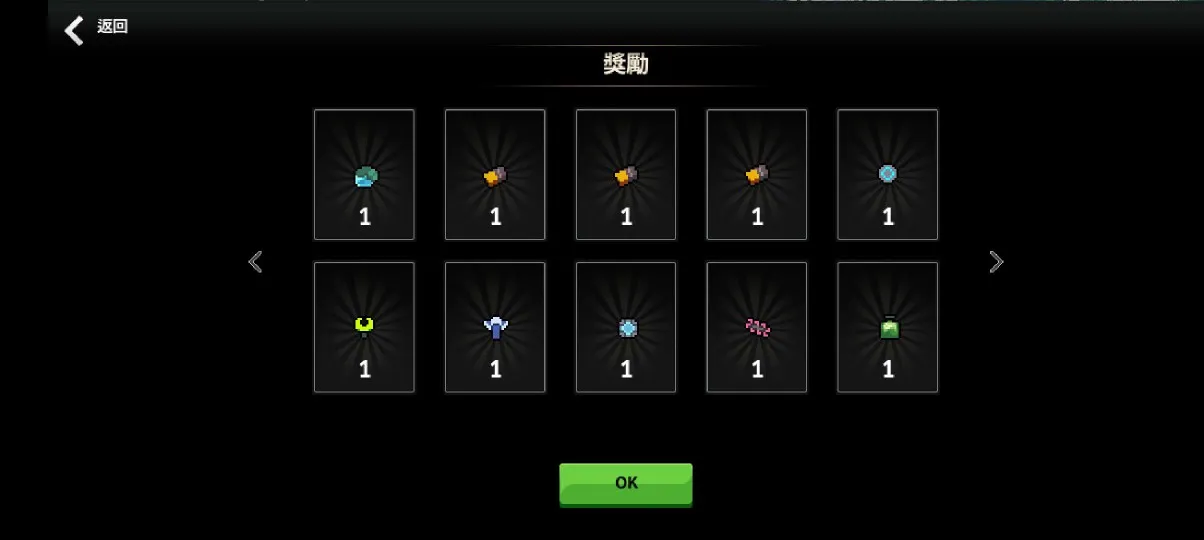Go back using the 返回 arrow

pyautogui.click(x=75, y=29)
